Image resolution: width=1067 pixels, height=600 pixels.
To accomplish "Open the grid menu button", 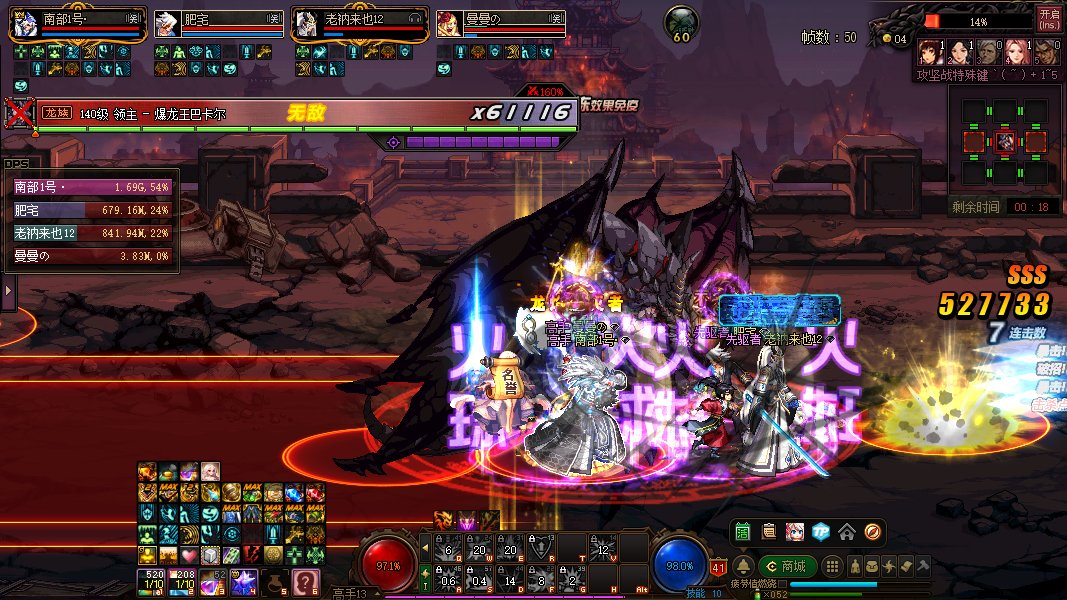I will pyautogui.click(x=833, y=566).
